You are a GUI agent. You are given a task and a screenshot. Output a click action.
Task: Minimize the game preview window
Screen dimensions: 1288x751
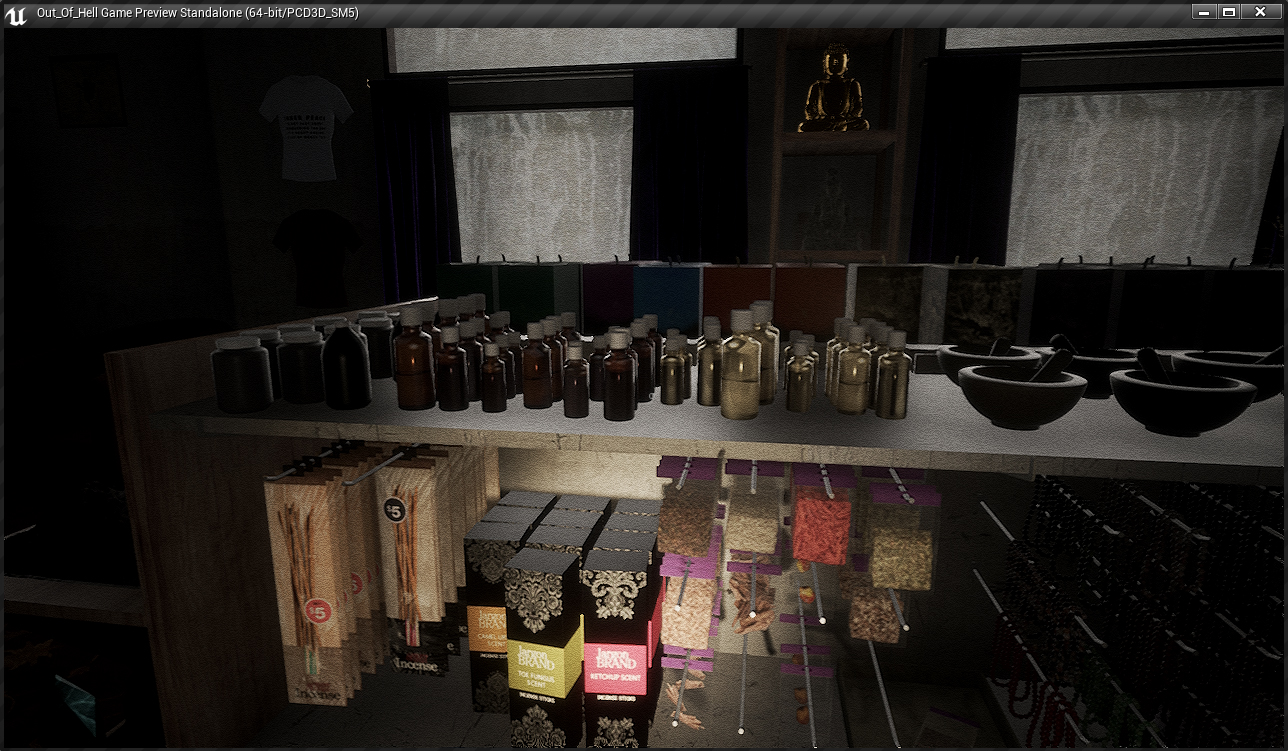(x=1204, y=12)
